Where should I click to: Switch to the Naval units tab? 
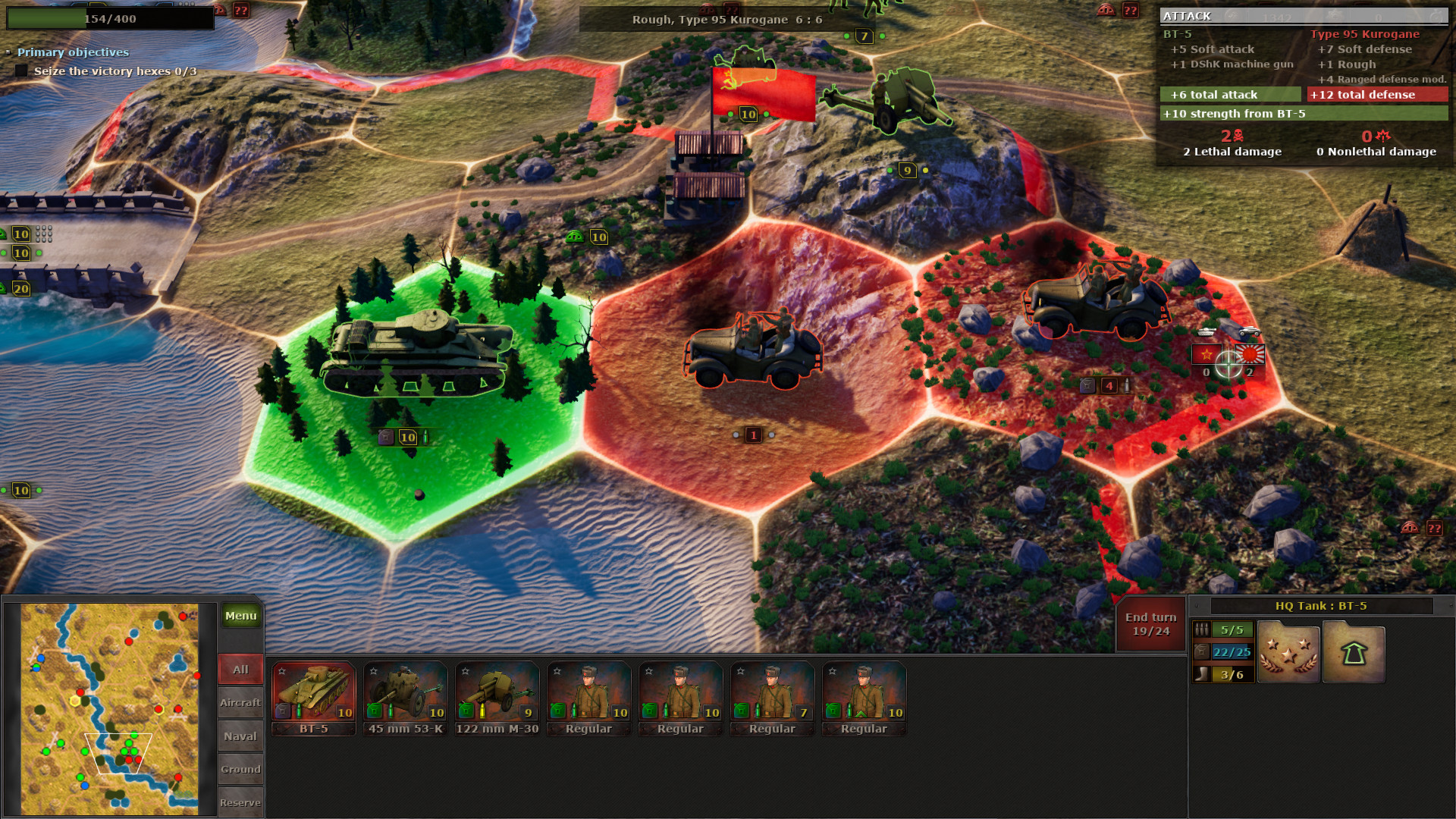tap(240, 736)
